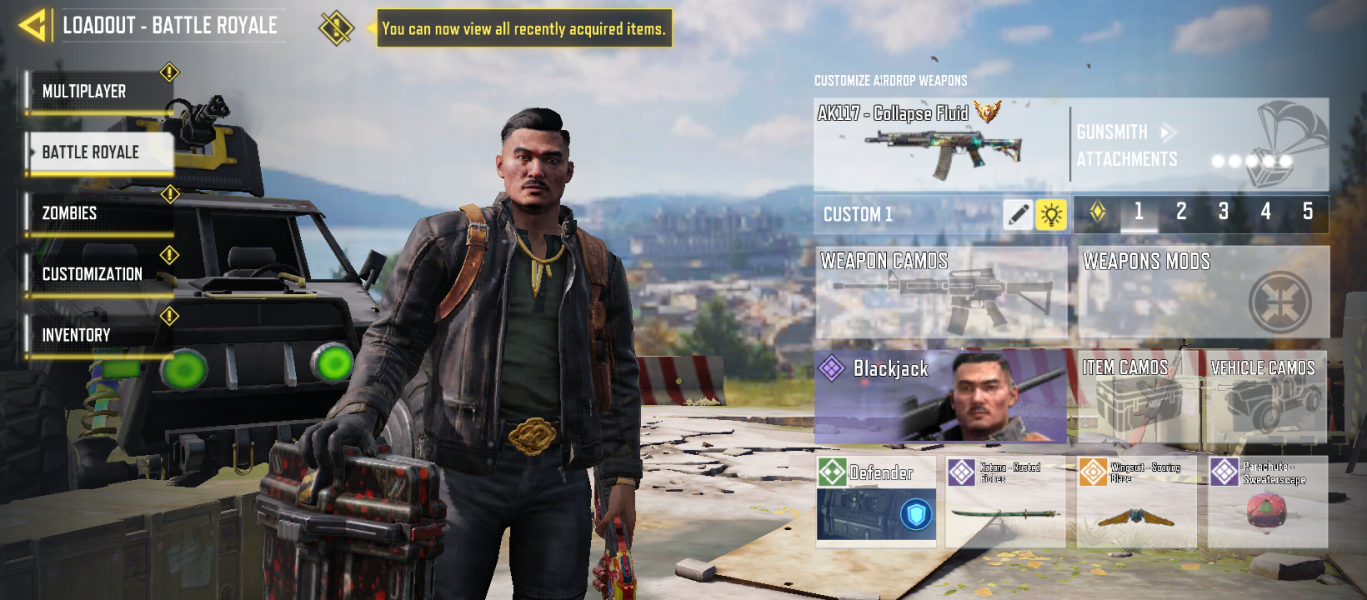Open Weapons Mods panel
This screenshot has height=600, width=1367.
pyautogui.click(x=1204, y=293)
